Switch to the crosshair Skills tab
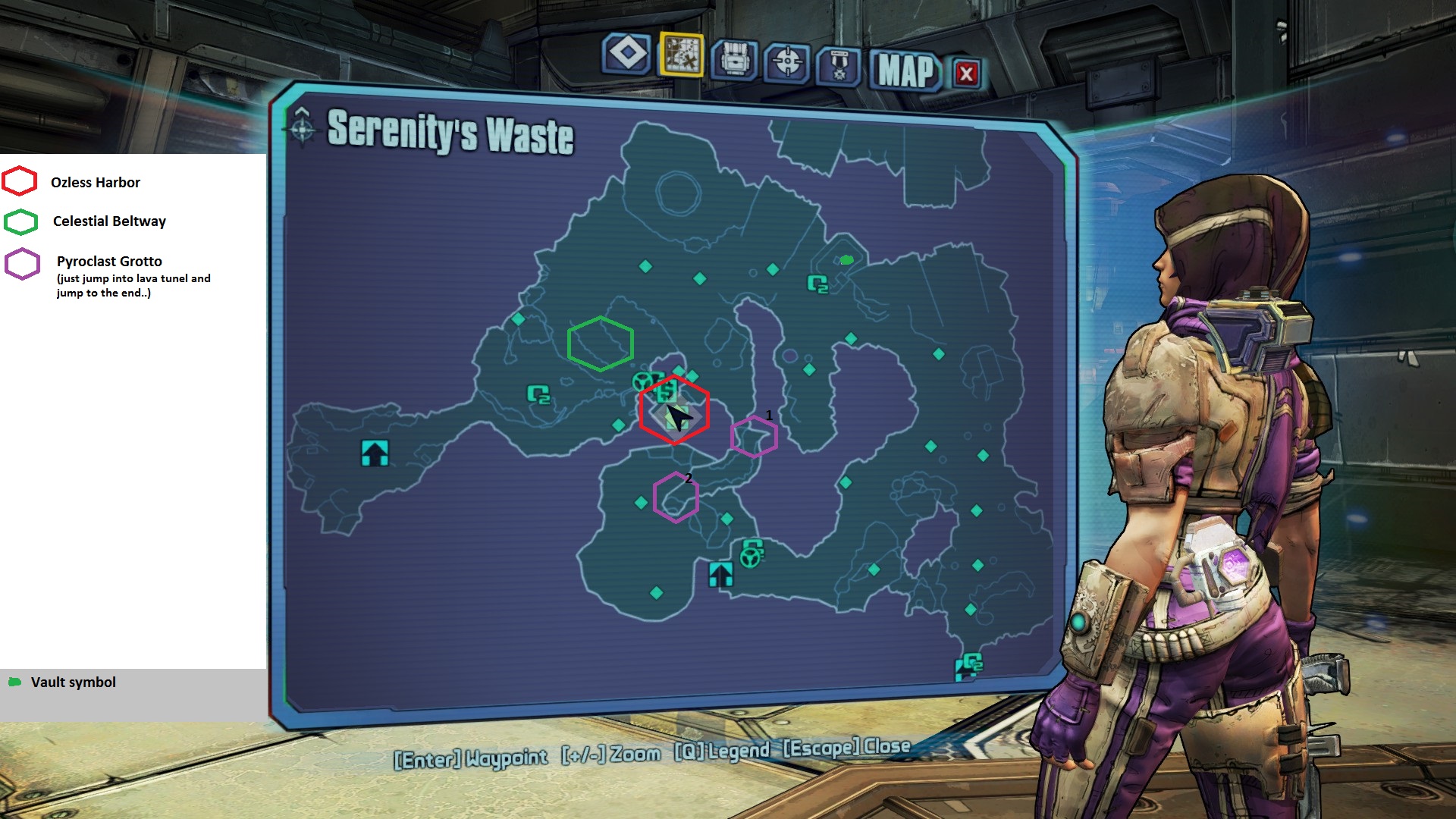 pos(787,61)
